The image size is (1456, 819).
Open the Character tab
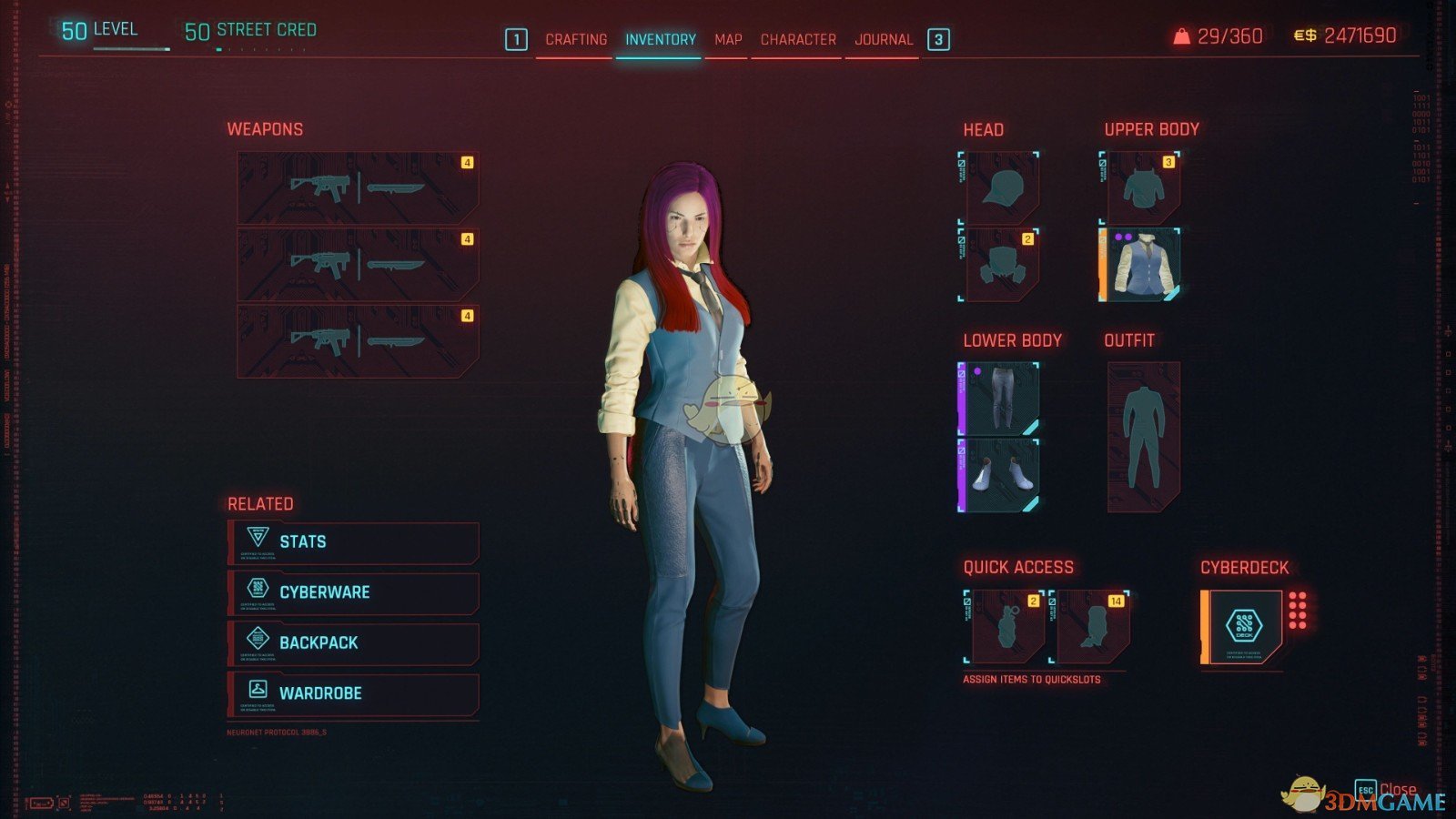(796, 39)
